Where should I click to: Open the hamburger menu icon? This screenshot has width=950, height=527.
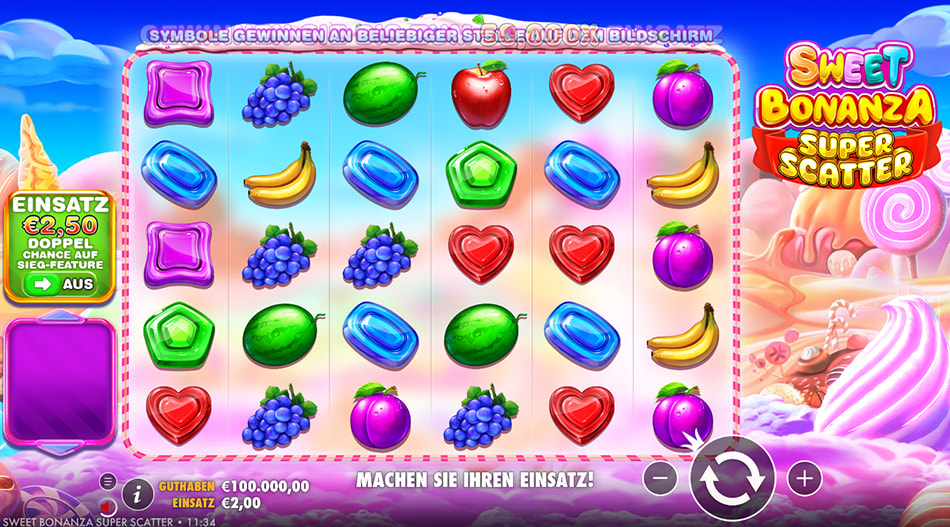click(x=108, y=481)
